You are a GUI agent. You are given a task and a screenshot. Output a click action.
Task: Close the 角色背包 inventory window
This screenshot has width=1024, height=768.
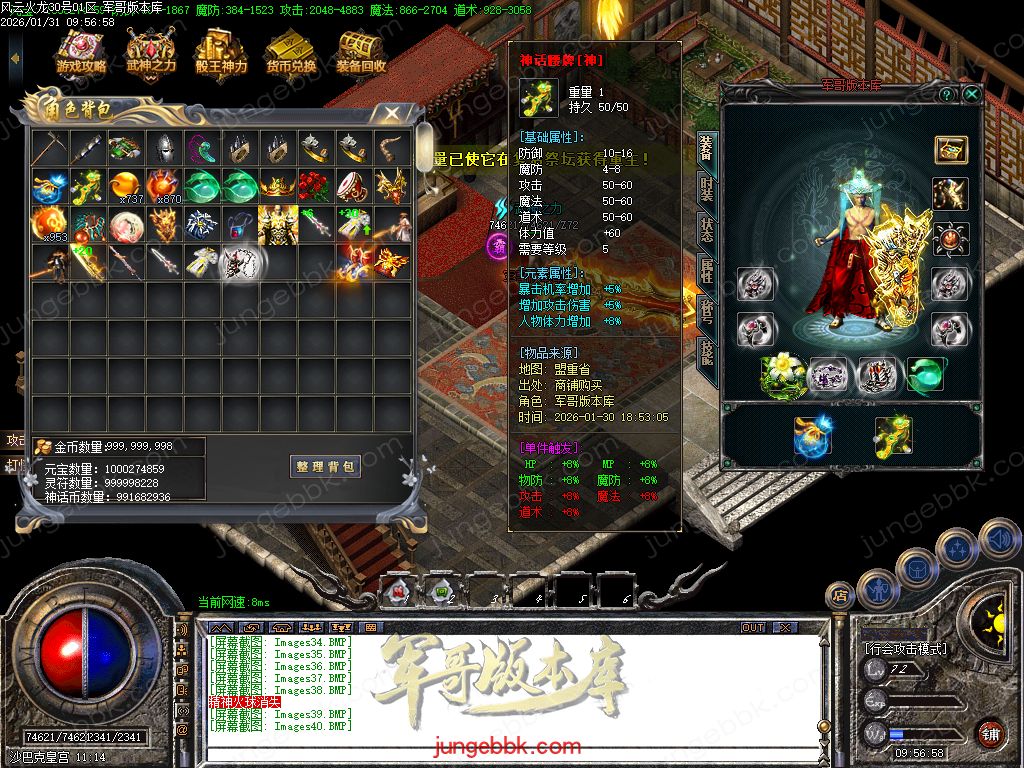(392, 114)
